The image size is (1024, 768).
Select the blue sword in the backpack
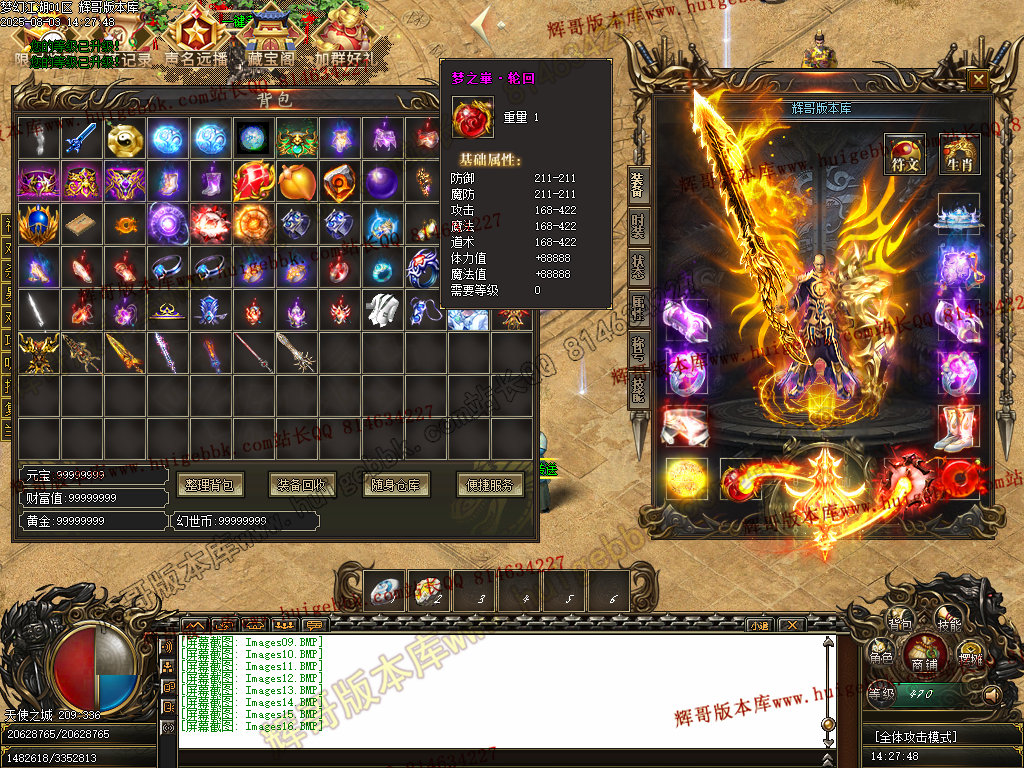click(x=83, y=139)
